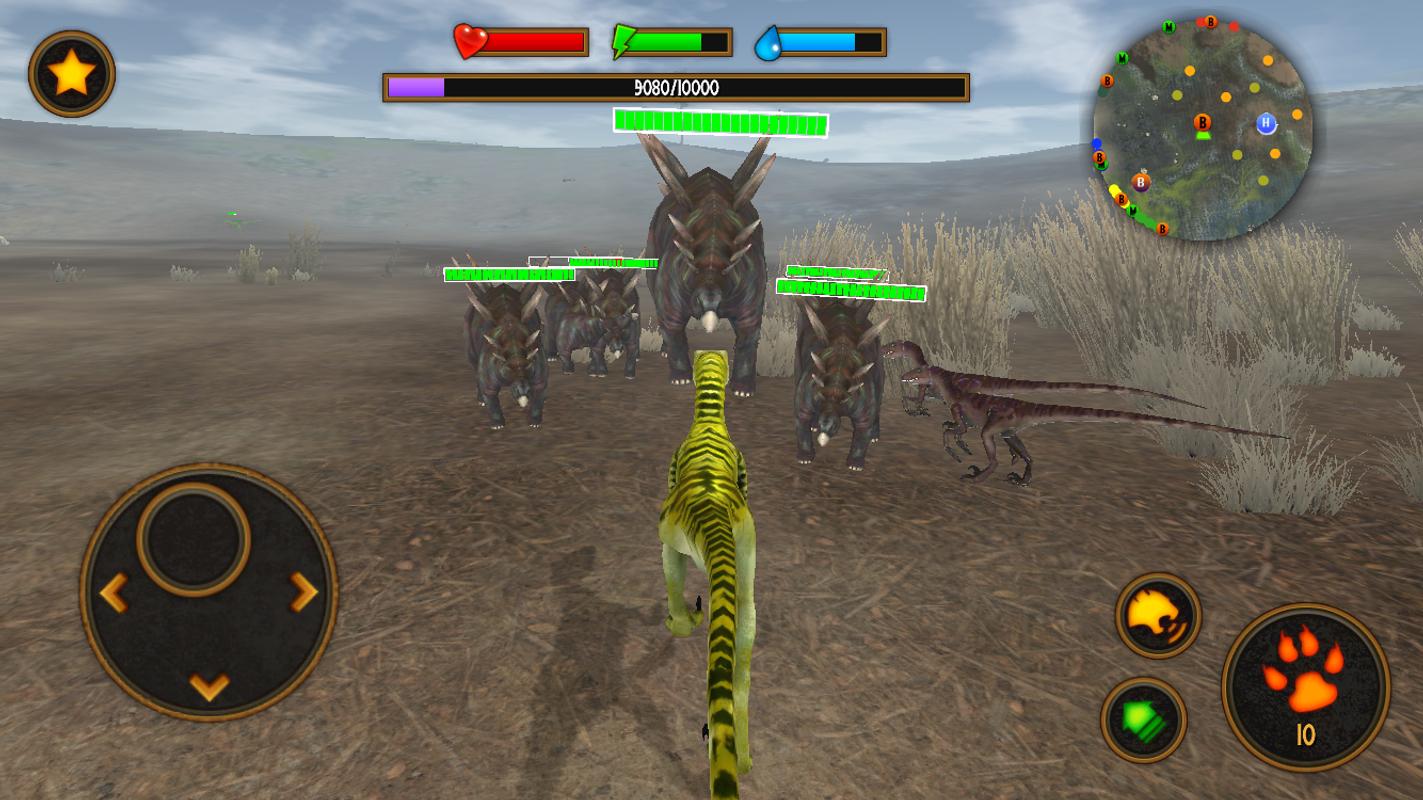1423x800 pixels.
Task: Tap the blue H marker on the minimap
Action: (1265, 121)
